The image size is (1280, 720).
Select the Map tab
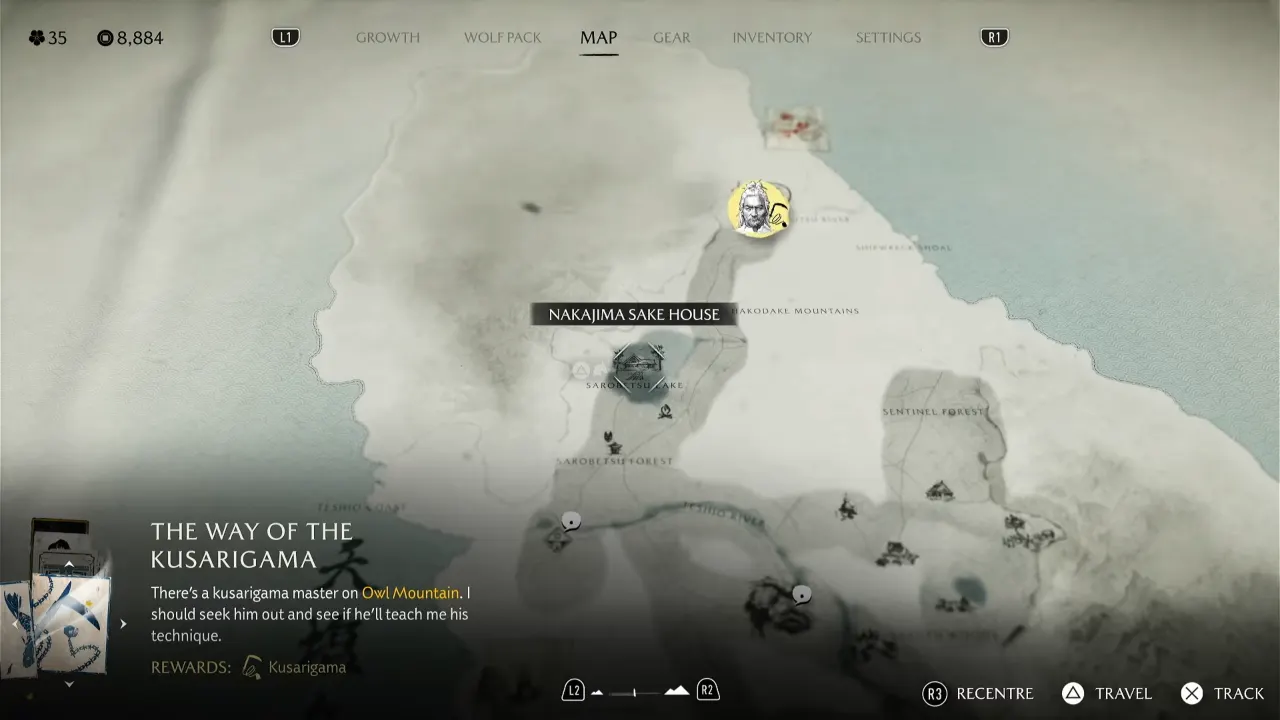click(598, 38)
